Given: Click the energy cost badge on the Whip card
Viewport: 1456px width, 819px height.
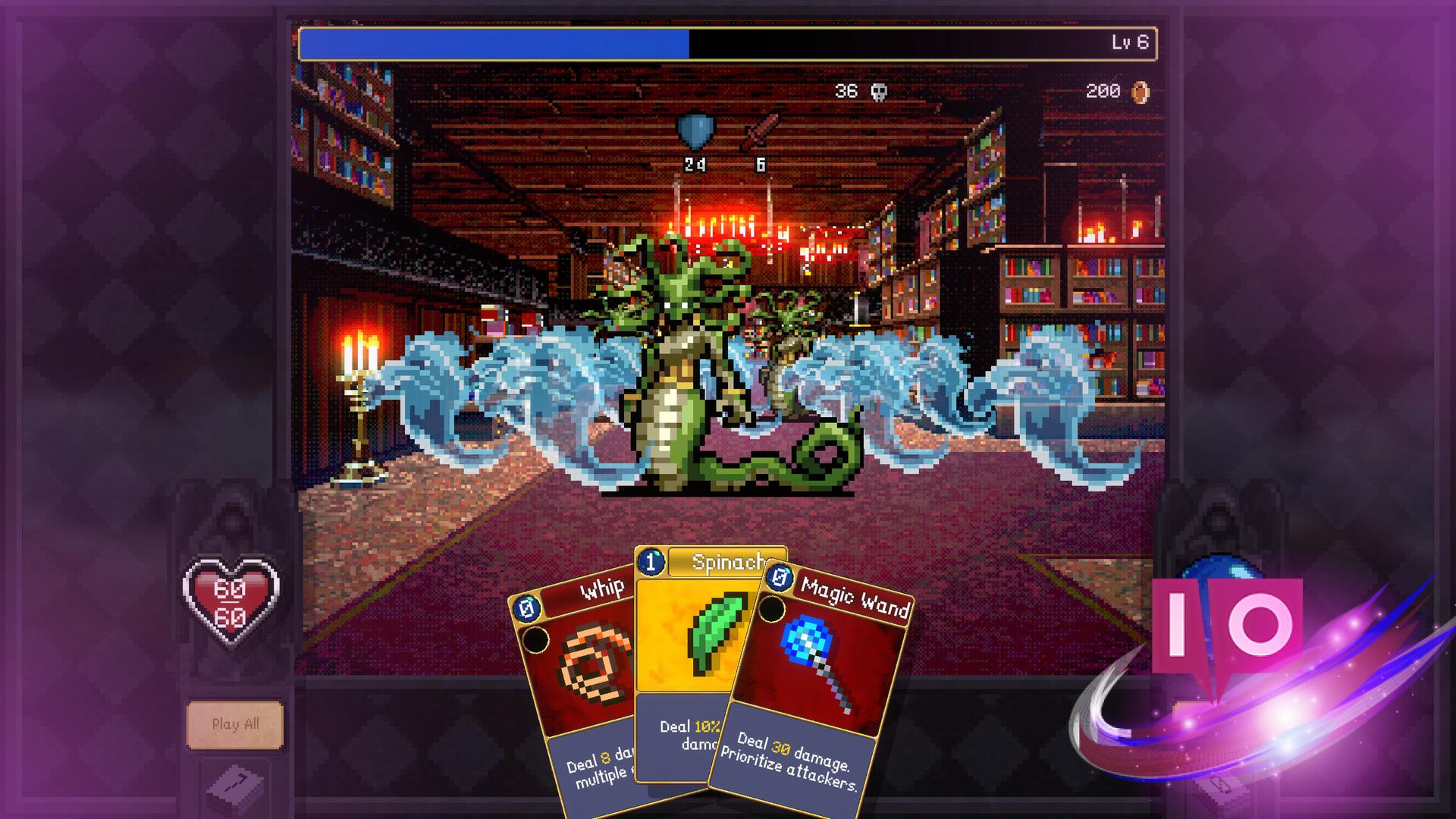Looking at the screenshot, I should pyautogui.click(x=528, y=607).
